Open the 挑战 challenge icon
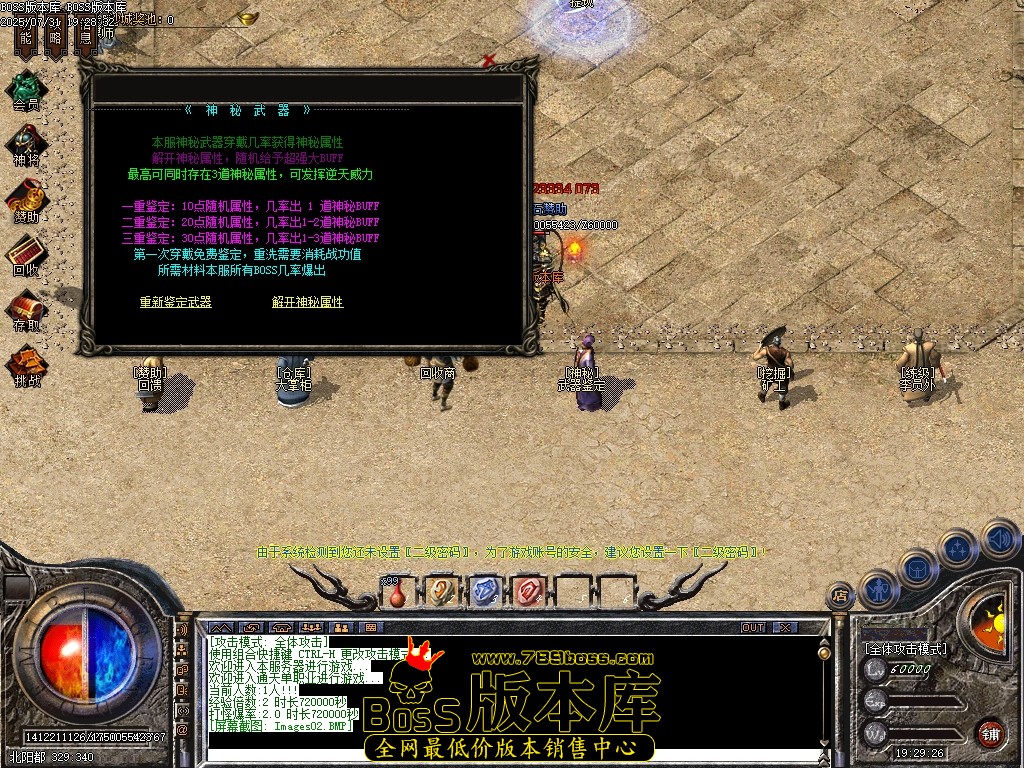The height and width of the screenshot is (768, 1024). coord(26,364)
